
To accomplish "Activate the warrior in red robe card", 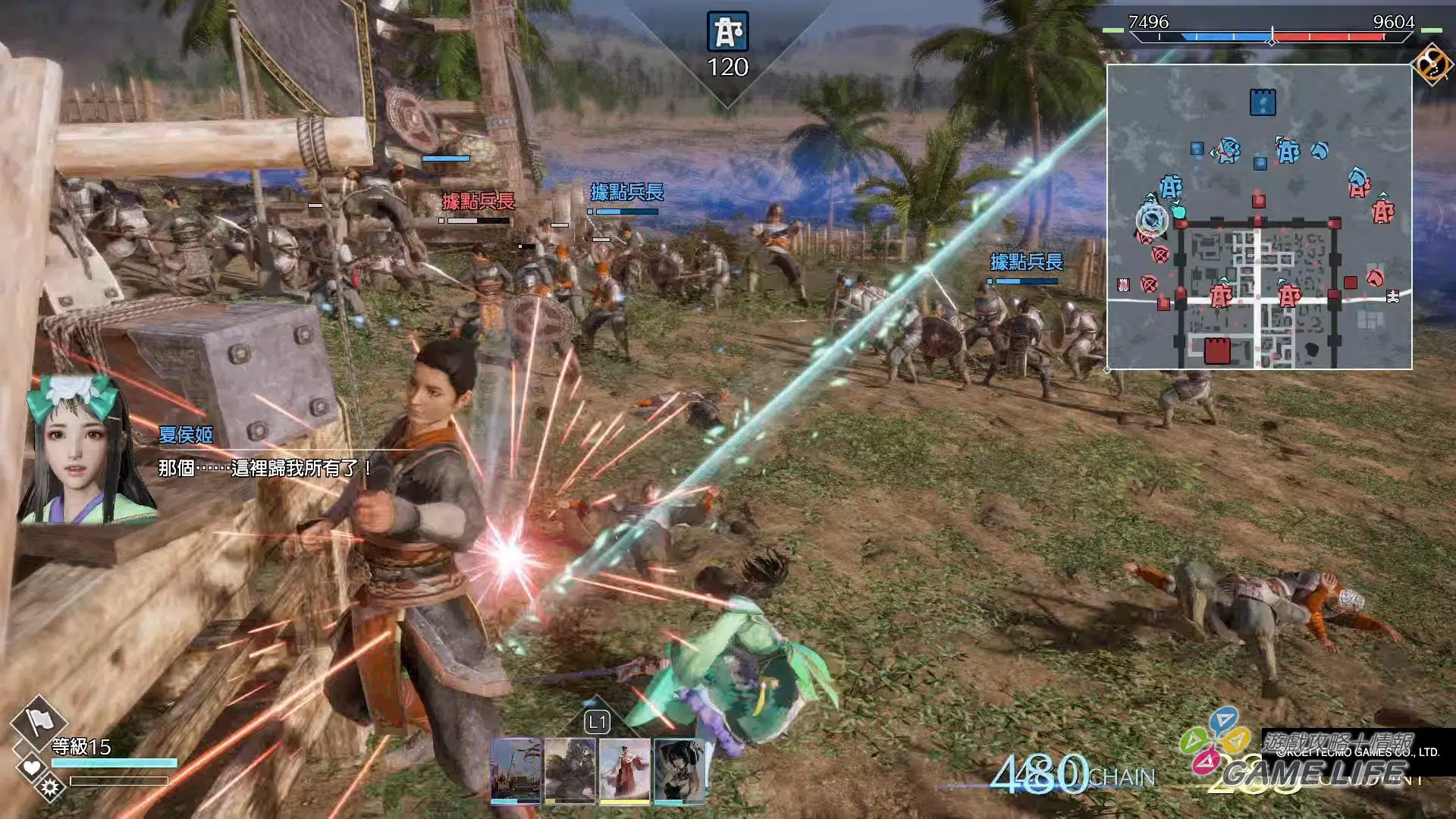I will pos(624,769).
